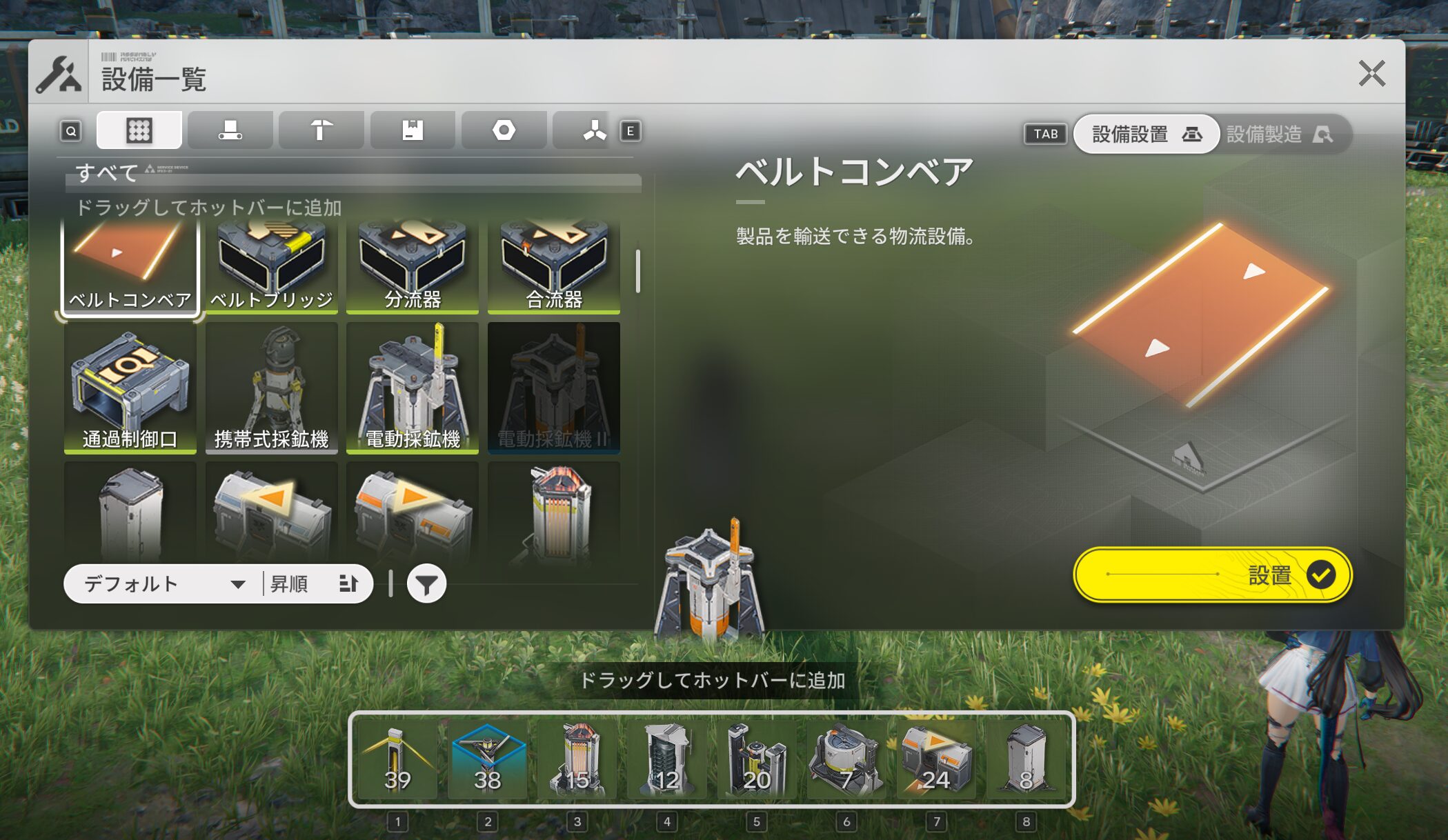Image resolution: width=1448 pixels, height=840 pixels.
Task: Select the 通過制御口 item tile
Action: [130, 388]
